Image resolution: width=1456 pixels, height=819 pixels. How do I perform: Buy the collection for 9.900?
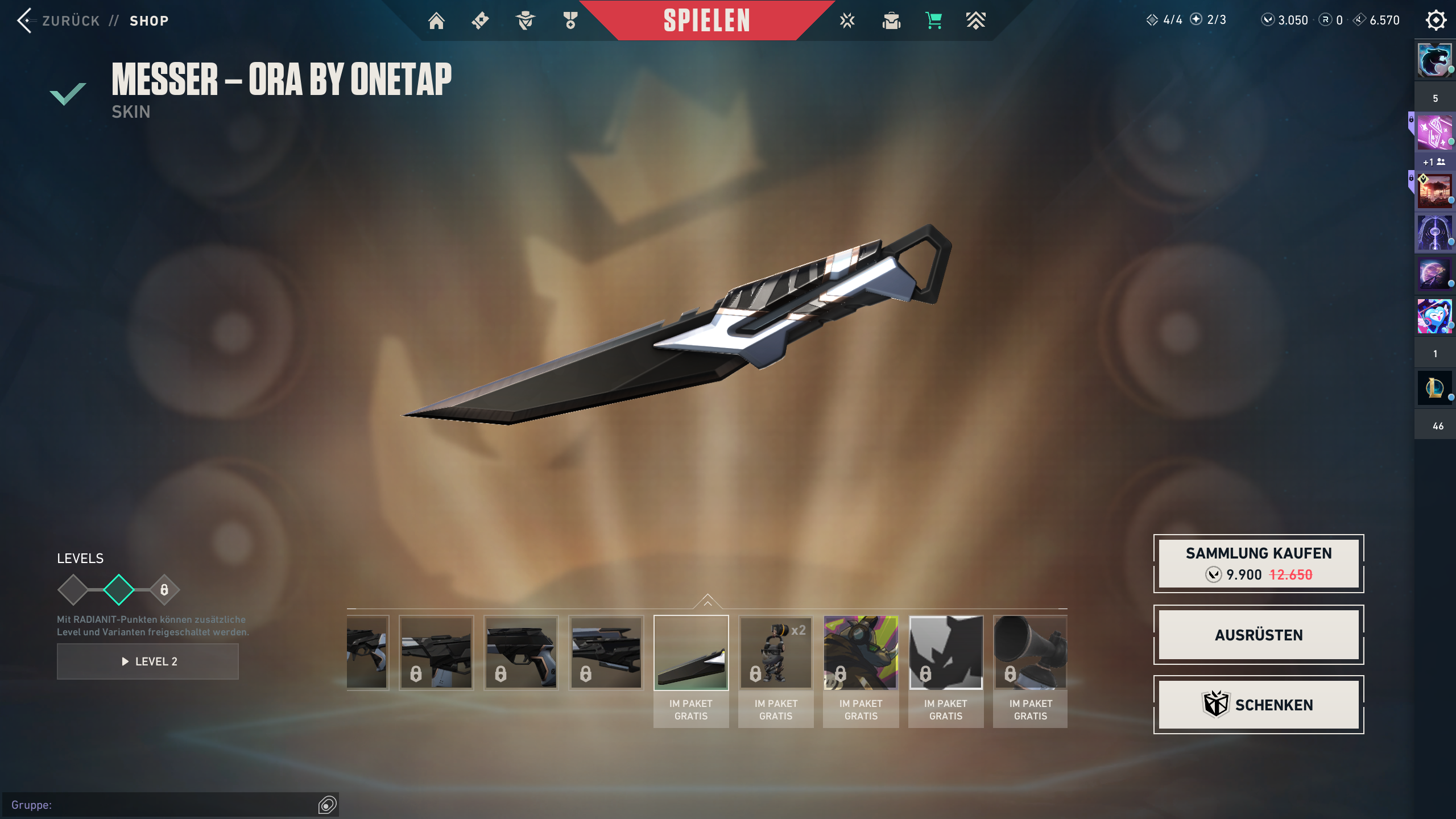click(x=1258, y=564)
